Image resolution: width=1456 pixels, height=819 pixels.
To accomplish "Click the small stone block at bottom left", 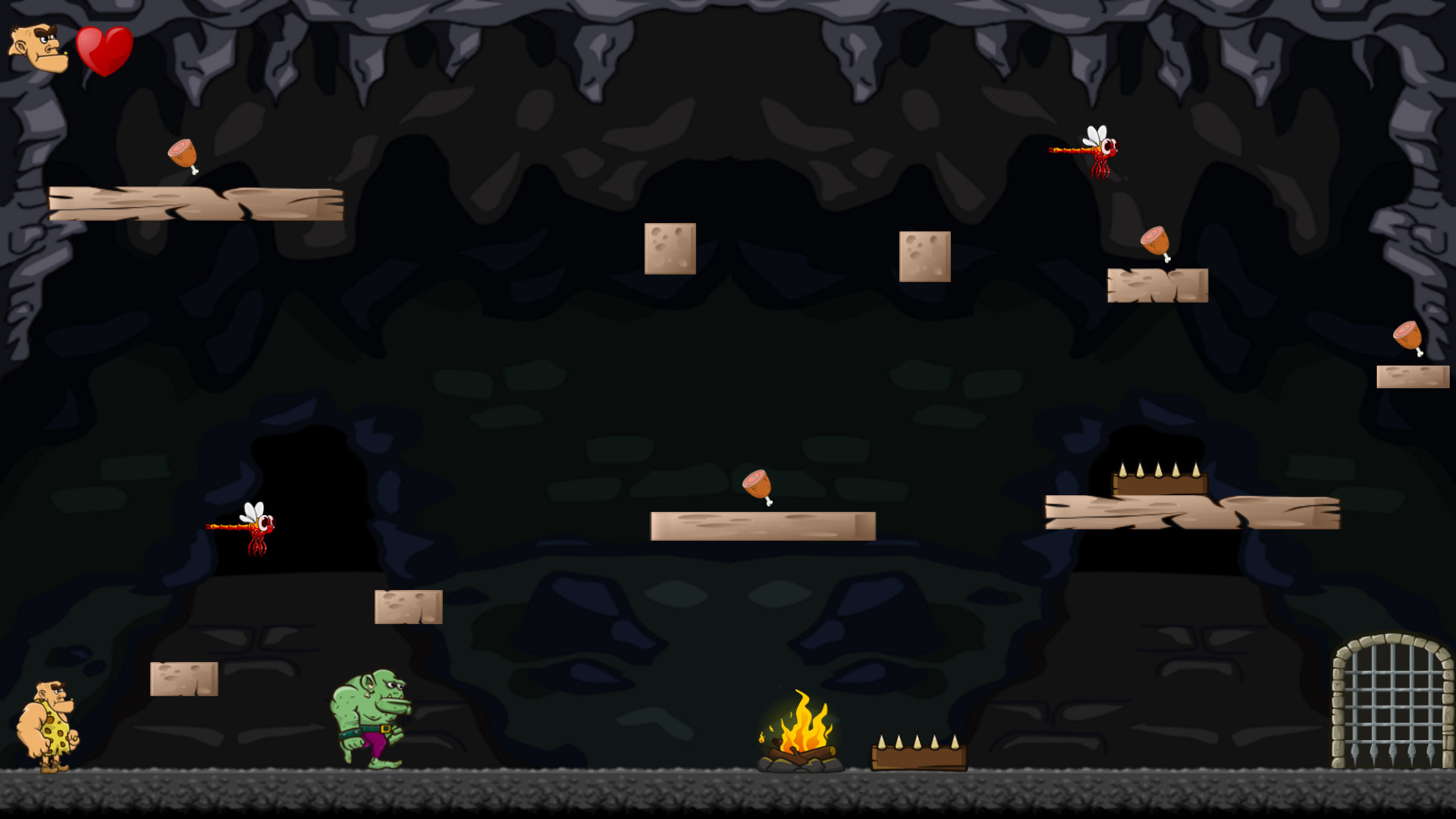I will pos(184,679).
